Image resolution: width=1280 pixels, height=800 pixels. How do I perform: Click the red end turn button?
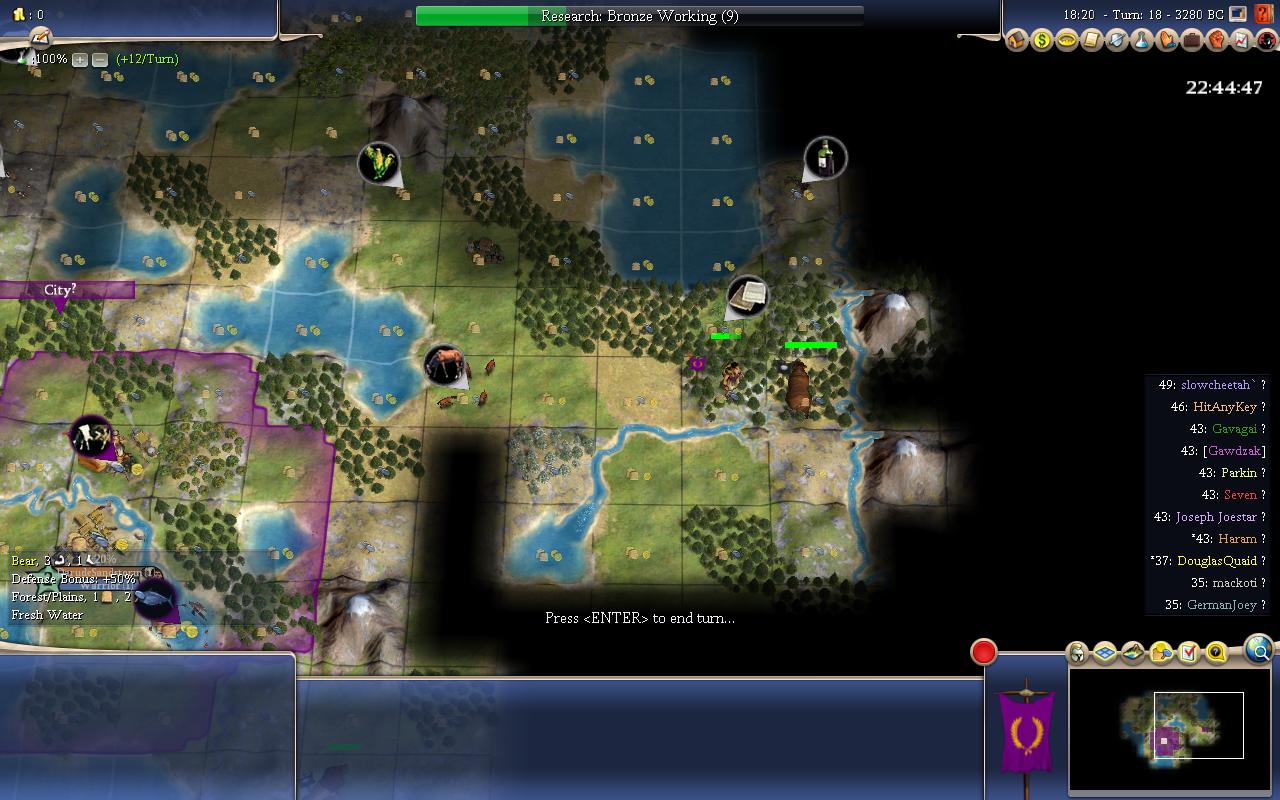click(984, 652)
